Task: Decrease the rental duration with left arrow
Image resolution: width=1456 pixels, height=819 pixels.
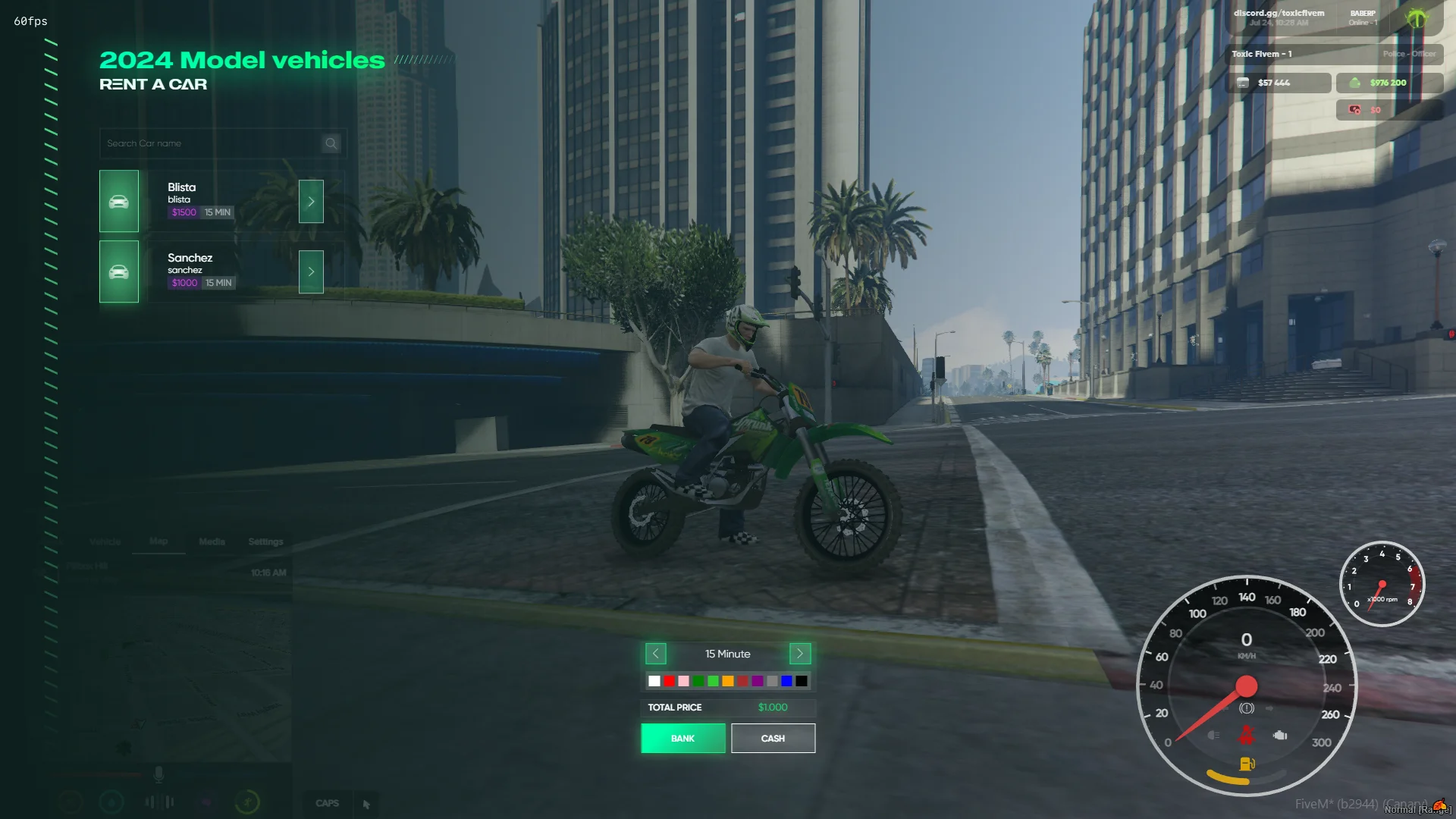Action: [656, 654]
